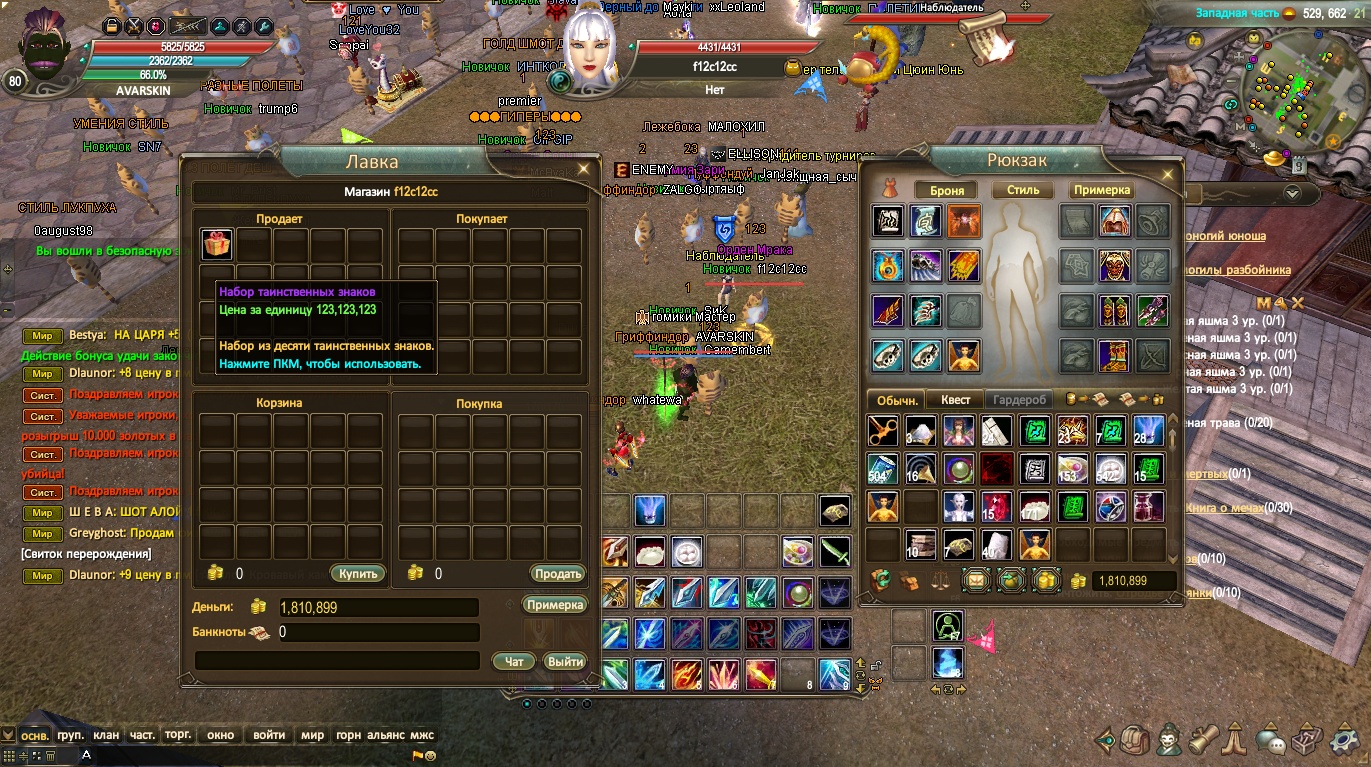The image size is (1371, 767).
Task: Switch to the Стиль tab in backpack
Action: [x=1023, y=190]
